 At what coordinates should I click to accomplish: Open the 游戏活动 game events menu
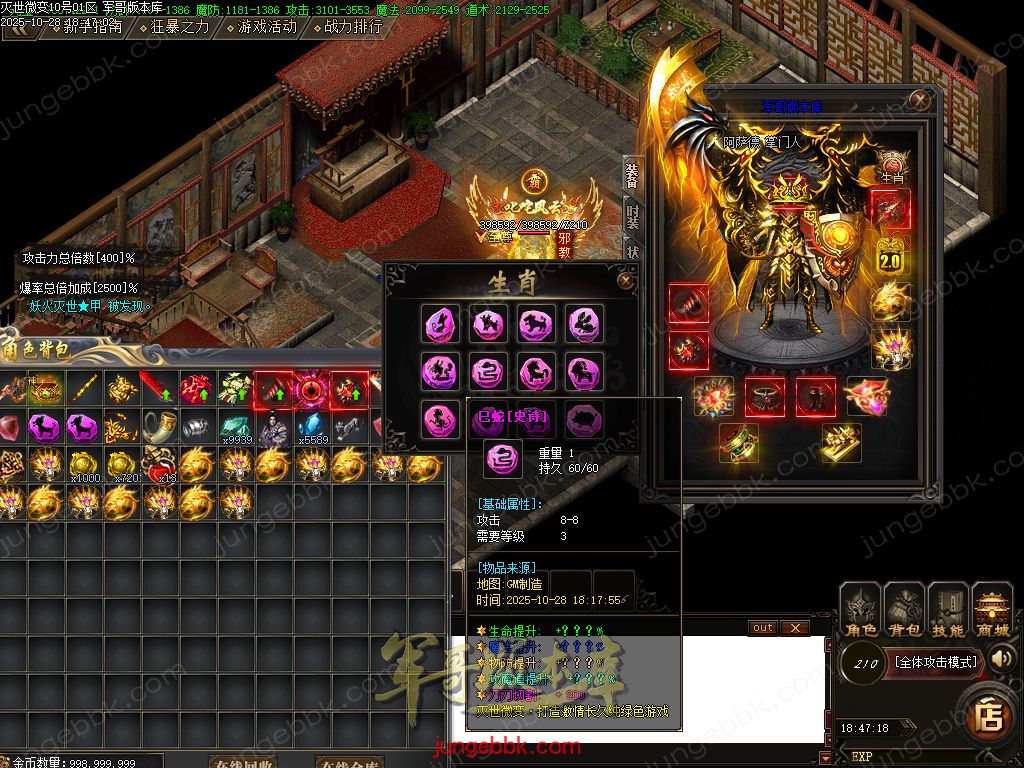[267, 27]
